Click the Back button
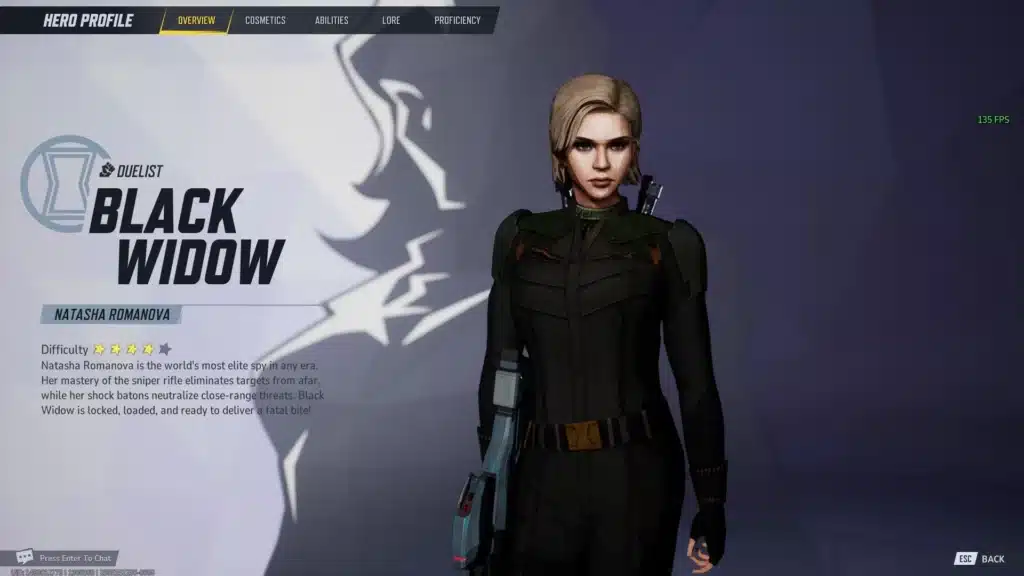 point(980,559)
